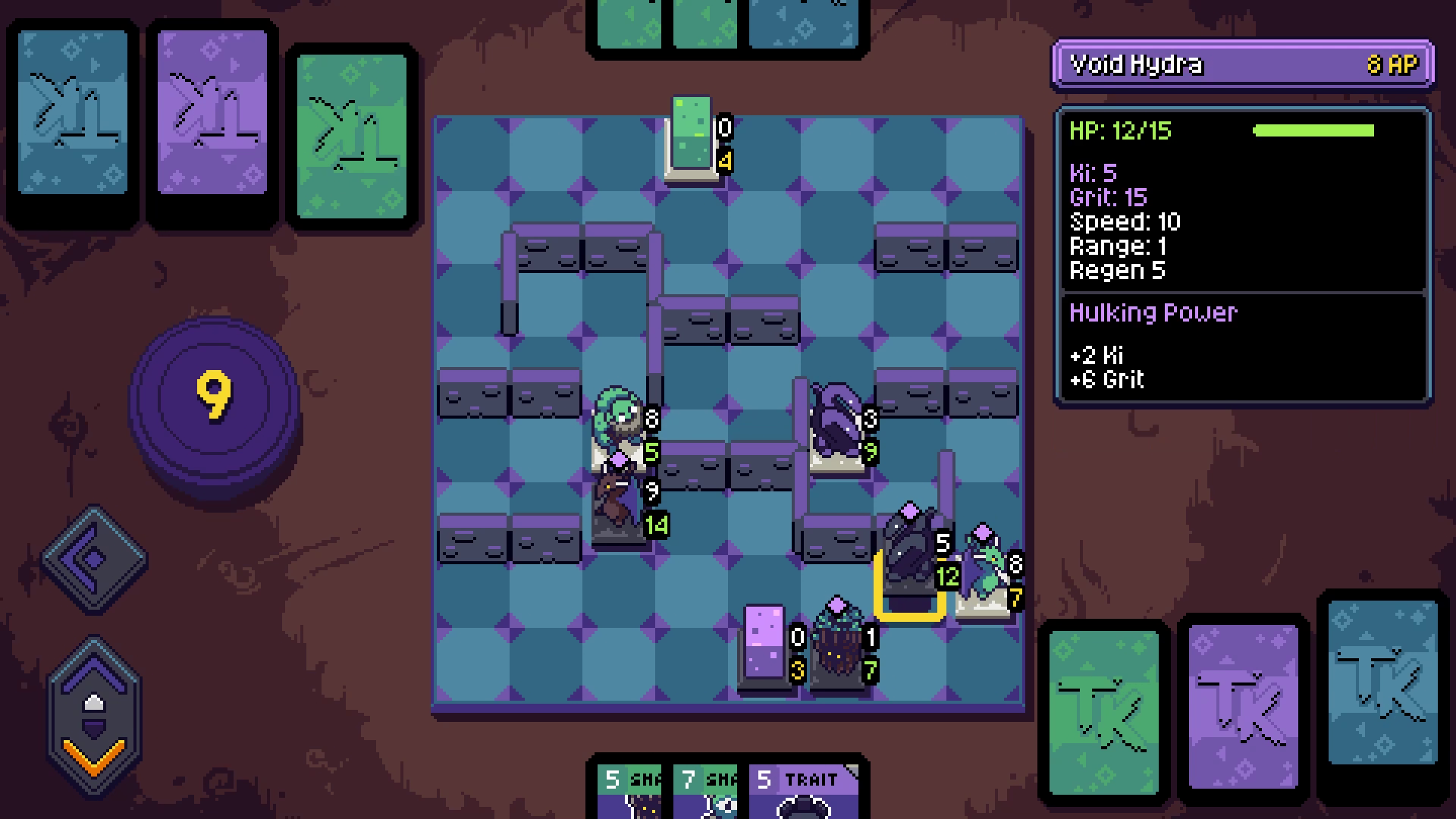Screen dimensions: 1456x819
Task: Click the round counter showing 9
Action: click(x=215, y=394)
